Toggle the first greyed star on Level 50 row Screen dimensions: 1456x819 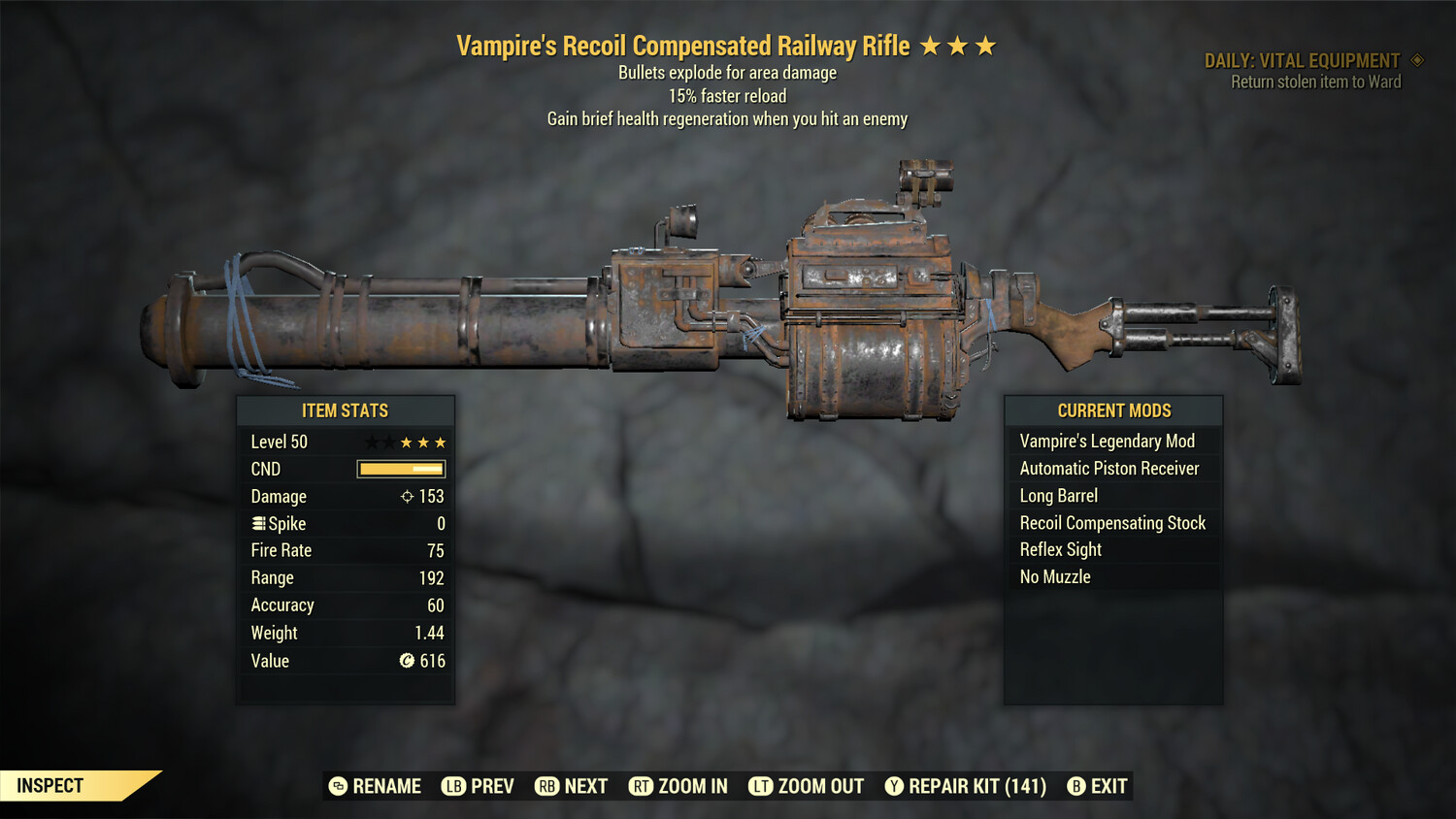(370, 442)
